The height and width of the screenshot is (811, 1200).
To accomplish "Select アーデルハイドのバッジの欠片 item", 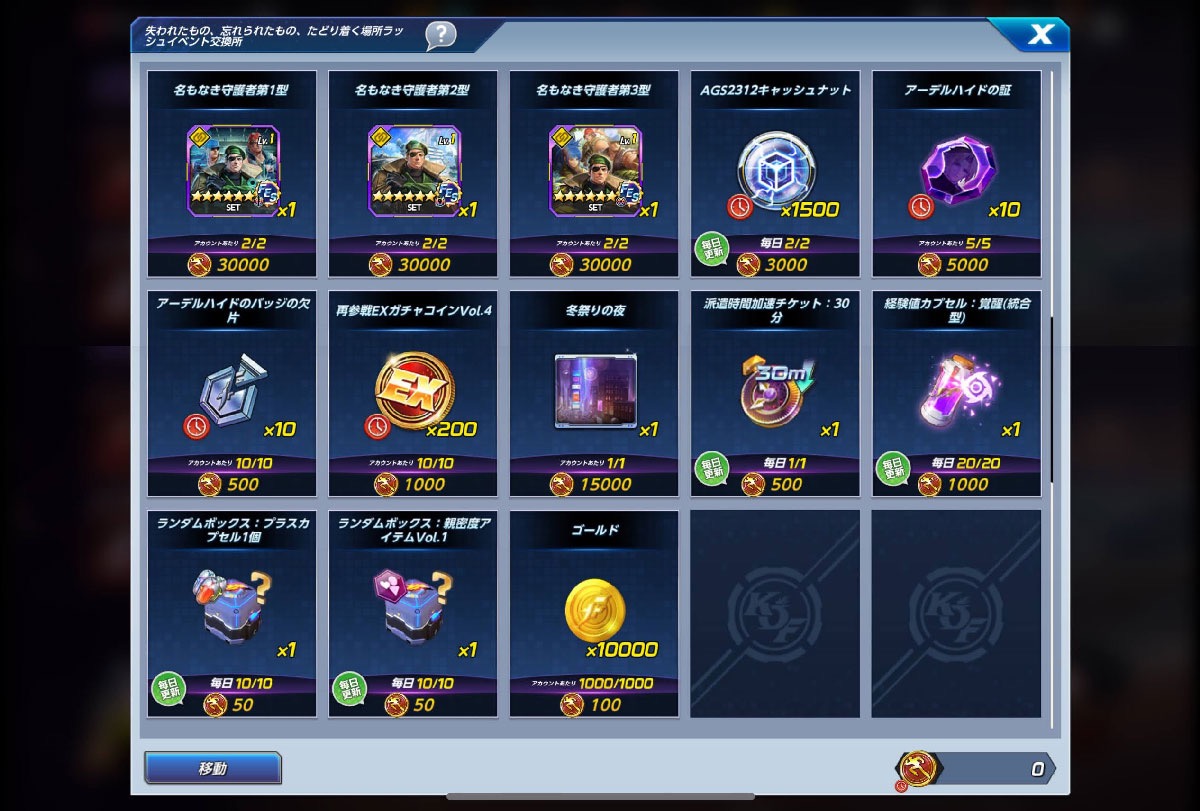I will pos(232,392).
